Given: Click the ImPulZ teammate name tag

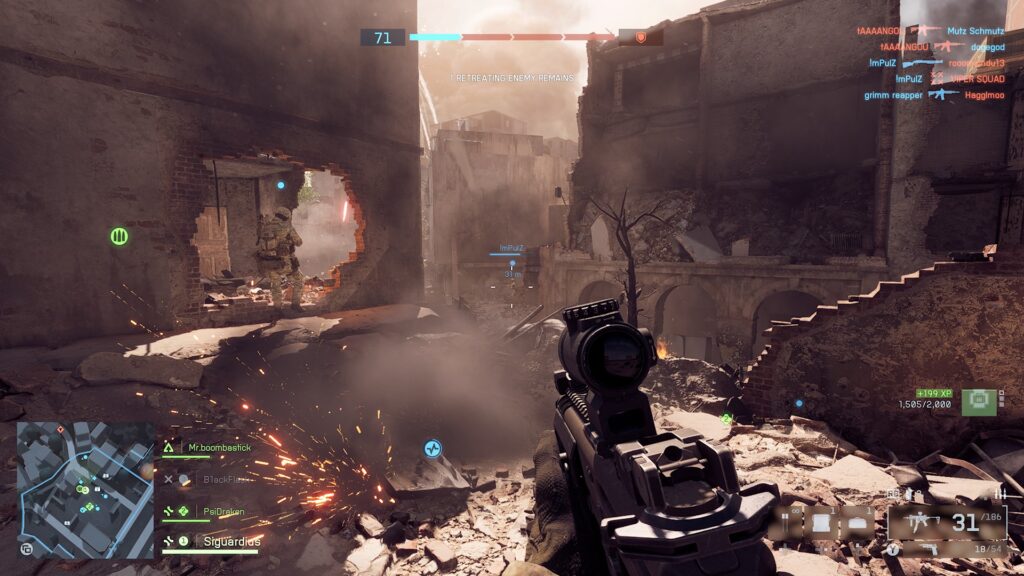Looking at the screenshot, I should tap(511, 247).
